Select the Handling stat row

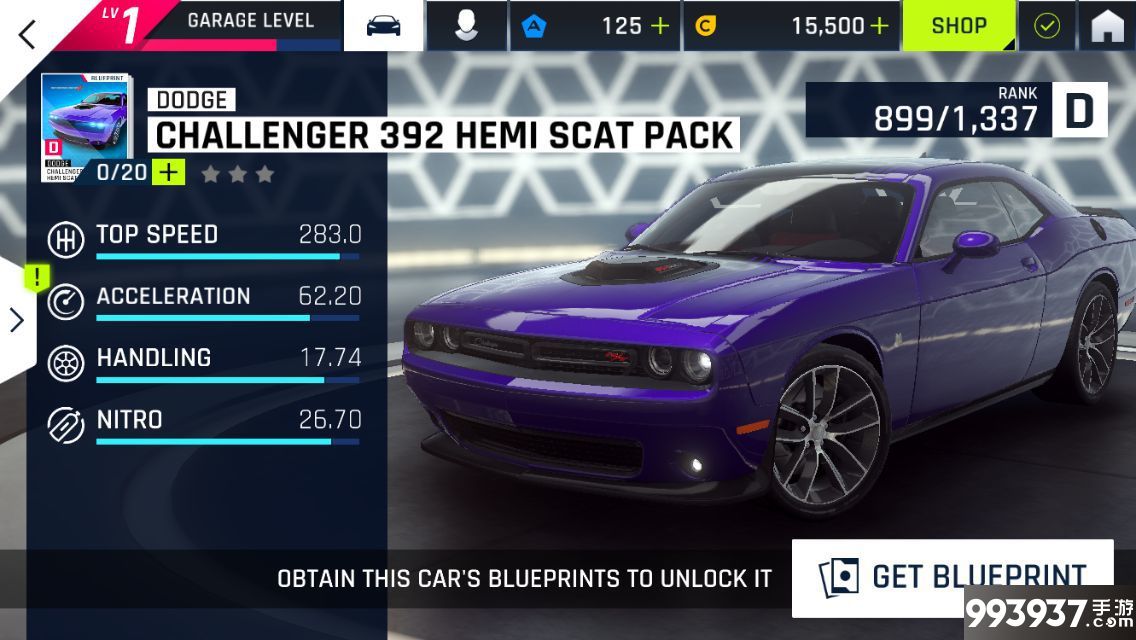(x=204, y=362)
